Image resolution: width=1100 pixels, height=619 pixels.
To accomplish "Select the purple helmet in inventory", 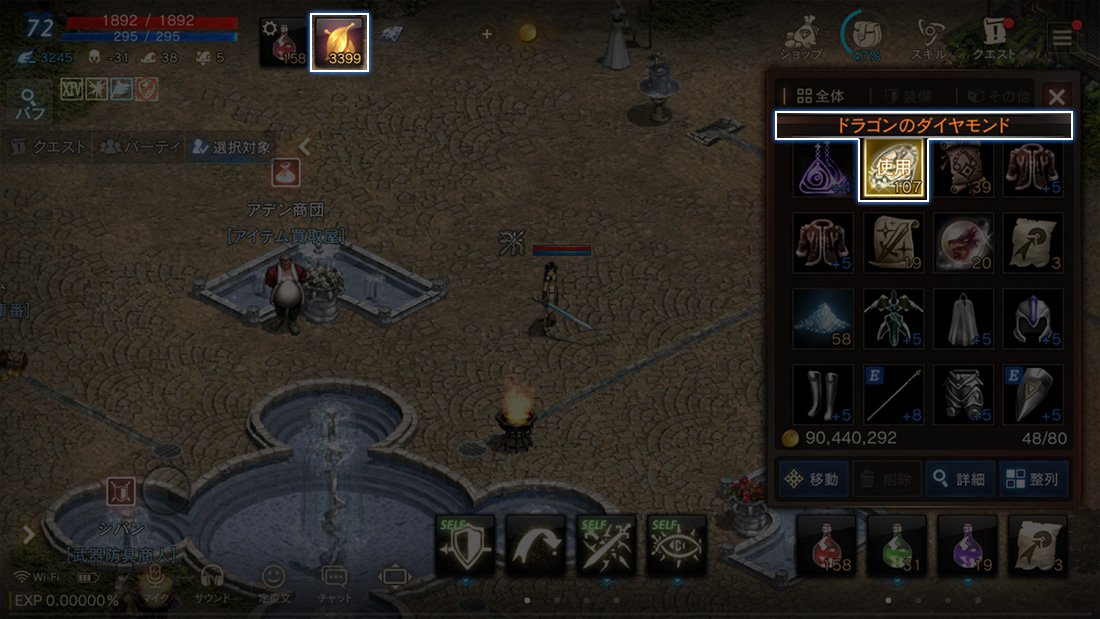I will point(1034,319).
